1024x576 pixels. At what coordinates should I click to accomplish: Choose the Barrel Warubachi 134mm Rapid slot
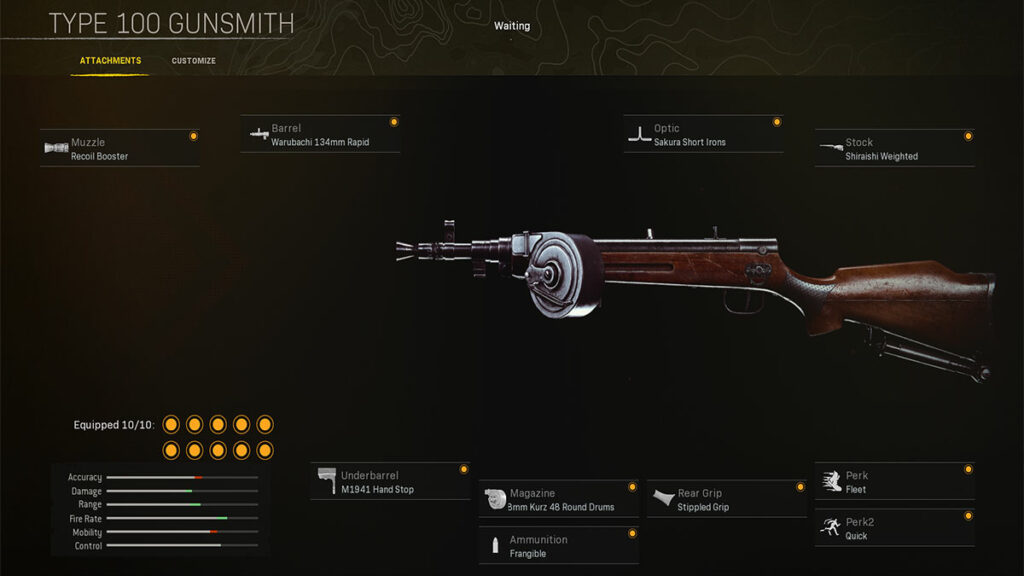click(x=320, y=135)
